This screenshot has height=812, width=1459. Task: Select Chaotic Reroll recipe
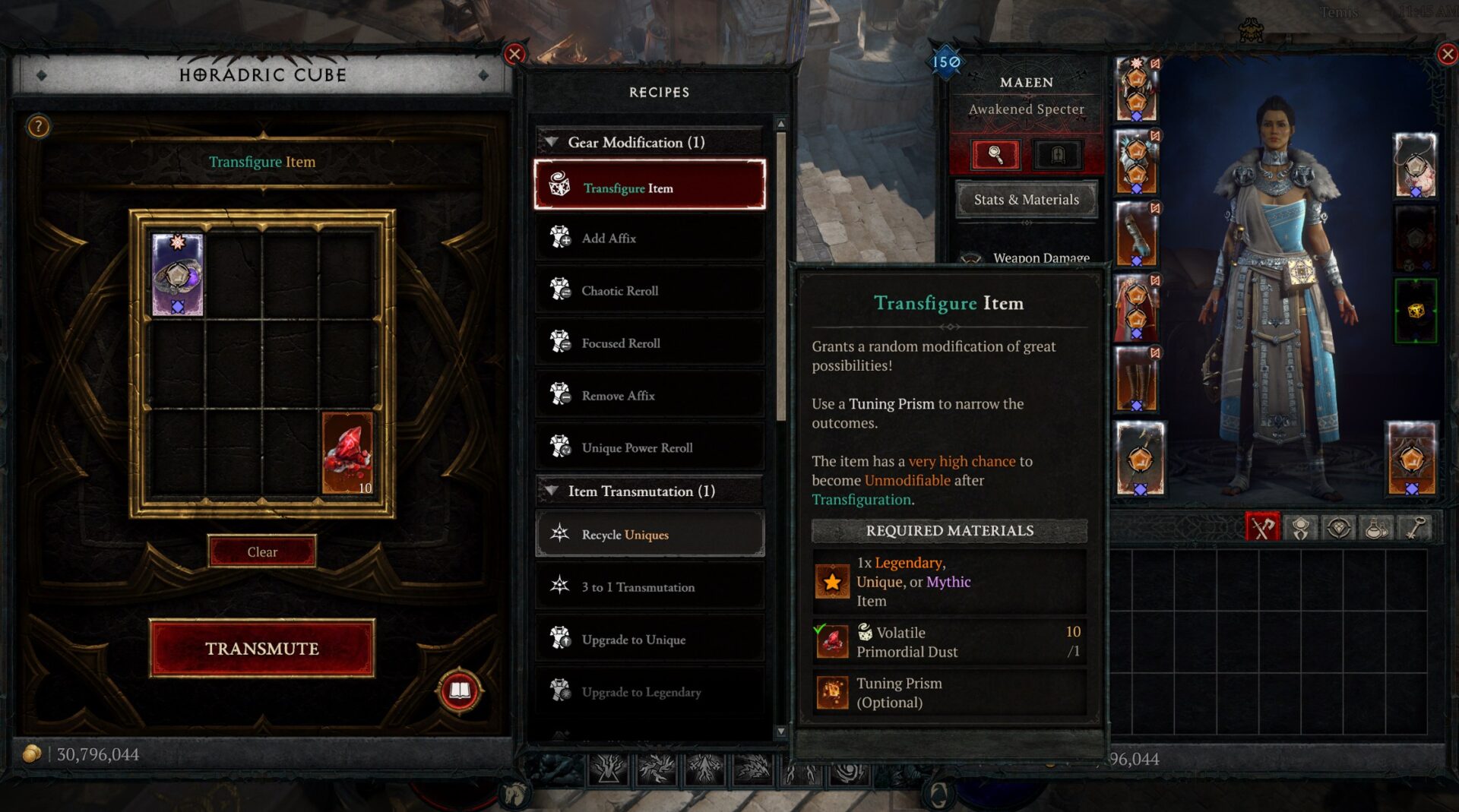click(x=650, y=290)
